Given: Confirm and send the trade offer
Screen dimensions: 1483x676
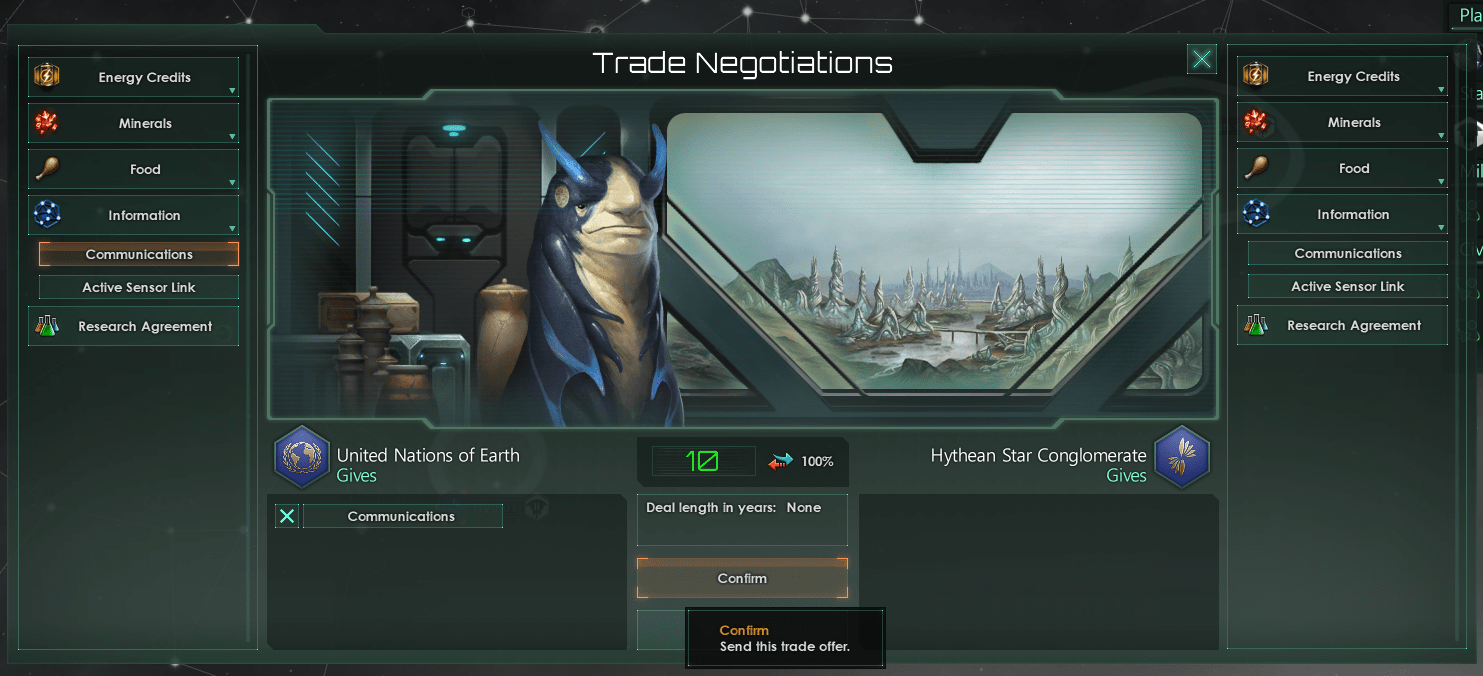Looking at the screenshot, I should 742,578.
